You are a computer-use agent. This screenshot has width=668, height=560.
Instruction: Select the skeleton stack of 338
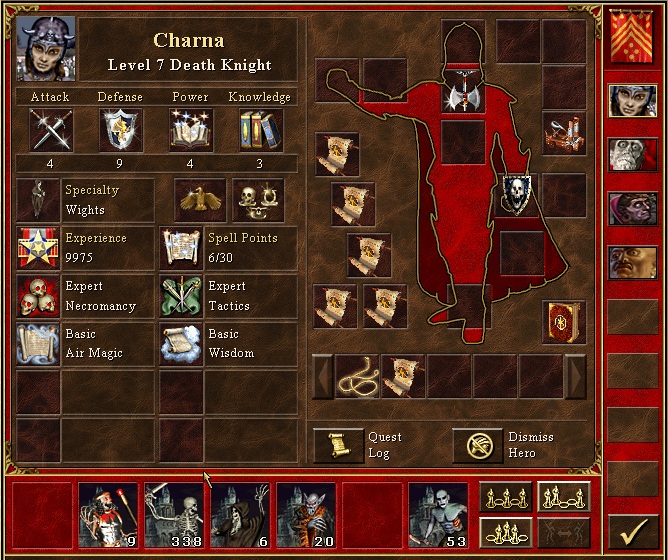(174, 515)
